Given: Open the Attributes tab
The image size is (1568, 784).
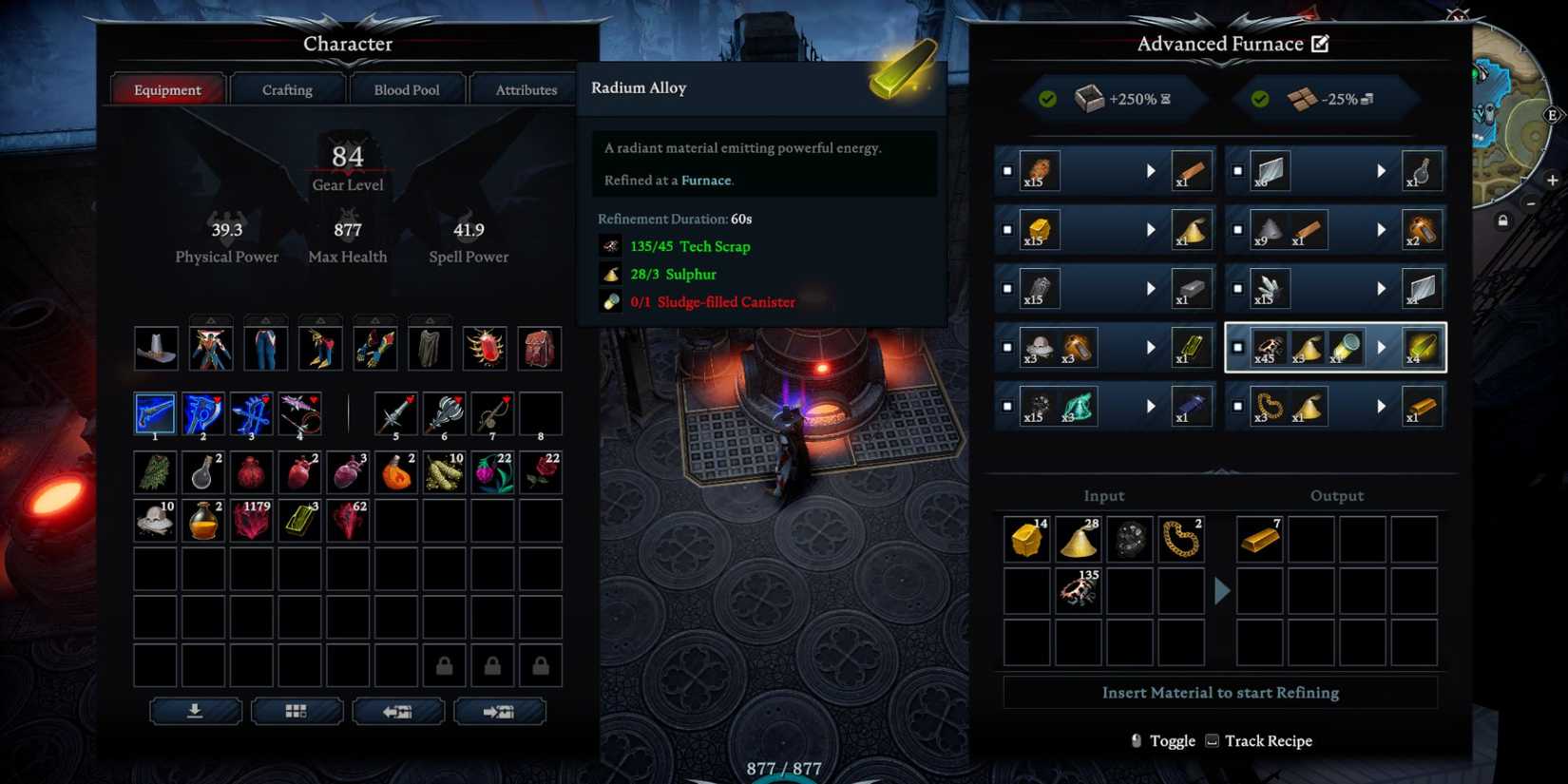Looking at the screenshot, I should (x=524, y=89).
